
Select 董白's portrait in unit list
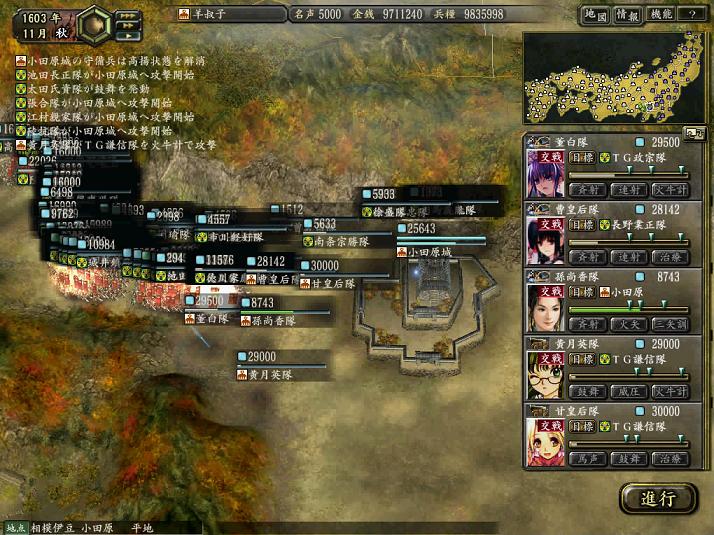click(x=545, y=172)
